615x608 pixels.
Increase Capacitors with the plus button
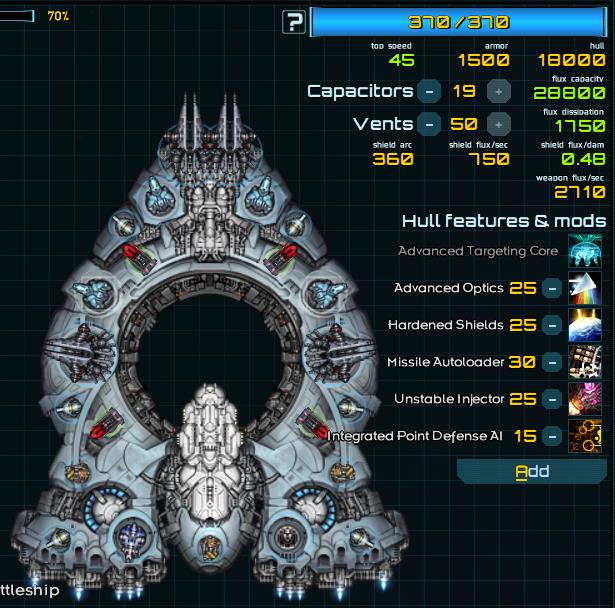[x=498, y=91]
